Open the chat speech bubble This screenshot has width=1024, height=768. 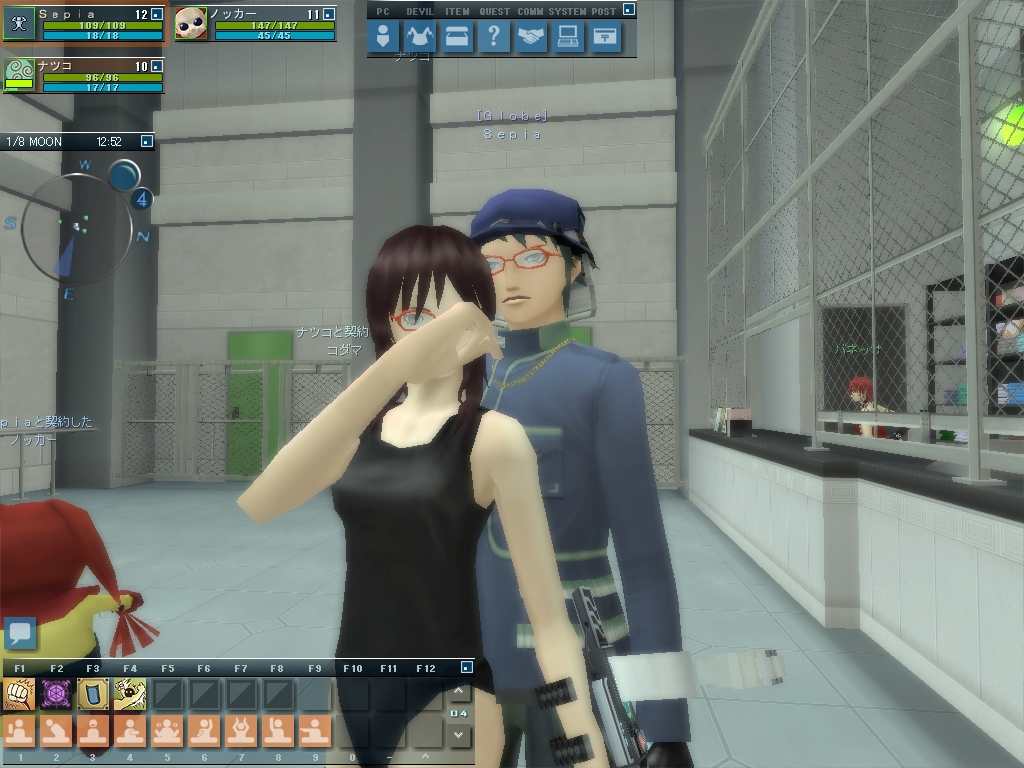tap(20, 632)
